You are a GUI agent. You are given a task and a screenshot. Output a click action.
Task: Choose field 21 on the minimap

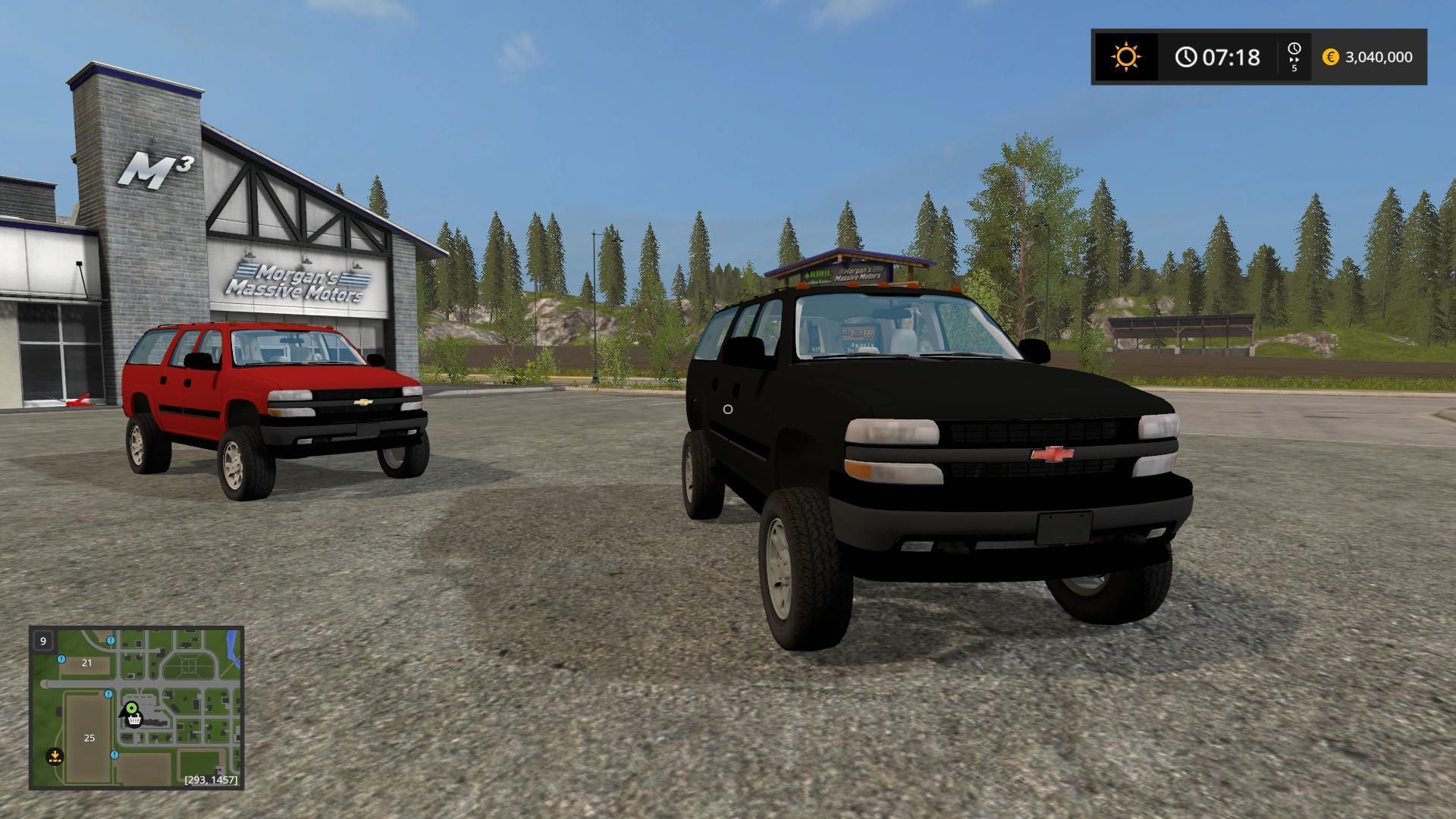pos(86,663)
